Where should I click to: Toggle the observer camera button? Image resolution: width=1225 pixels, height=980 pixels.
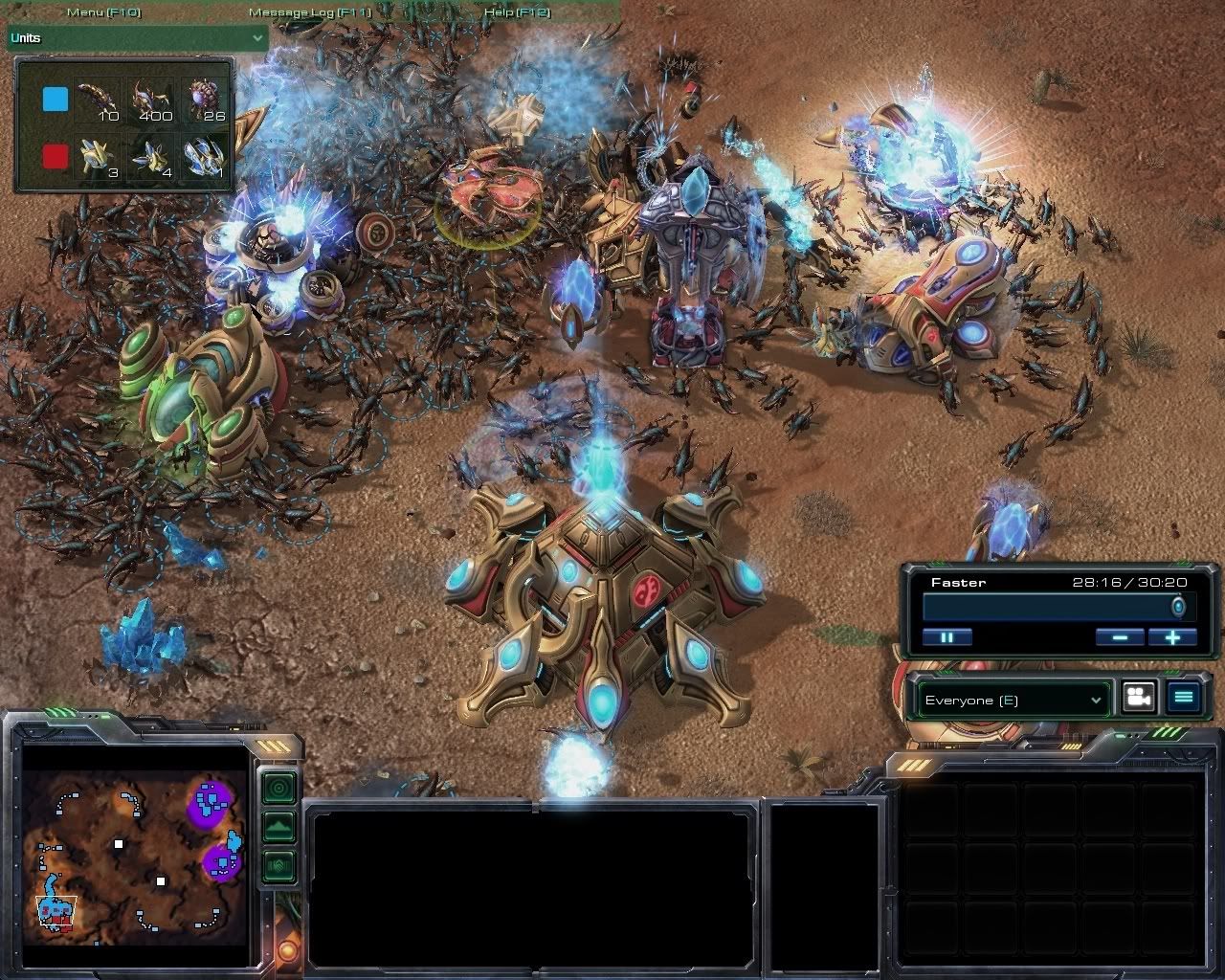pyautogui.click(x=1137, y=698)
